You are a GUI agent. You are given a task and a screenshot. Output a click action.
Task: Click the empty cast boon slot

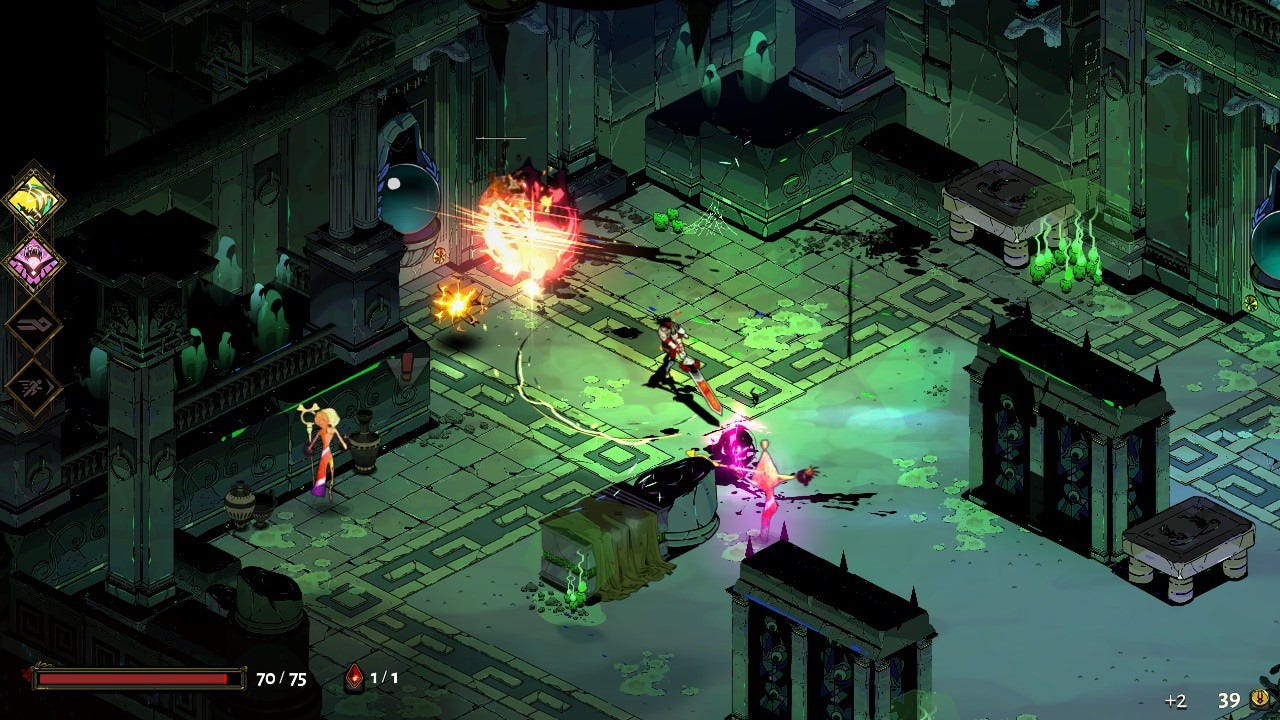(35, 325)
